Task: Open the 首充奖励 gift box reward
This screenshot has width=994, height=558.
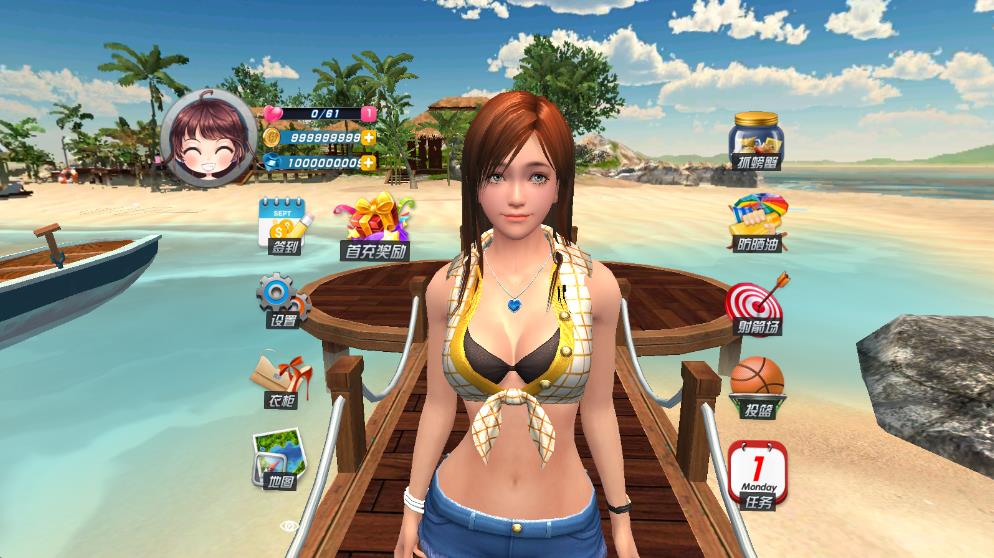Action: pyautogui.click(x=377, y=227)
